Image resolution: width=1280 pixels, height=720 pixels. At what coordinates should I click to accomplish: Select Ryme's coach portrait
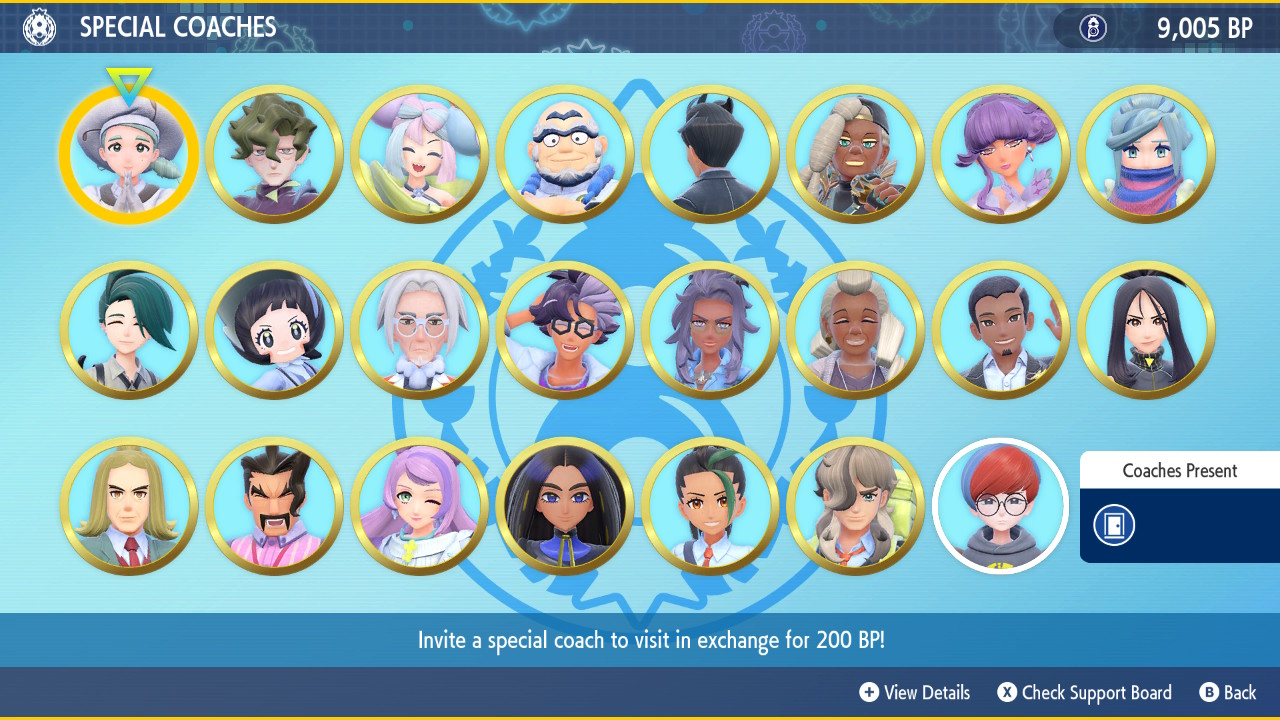(856, 153)
